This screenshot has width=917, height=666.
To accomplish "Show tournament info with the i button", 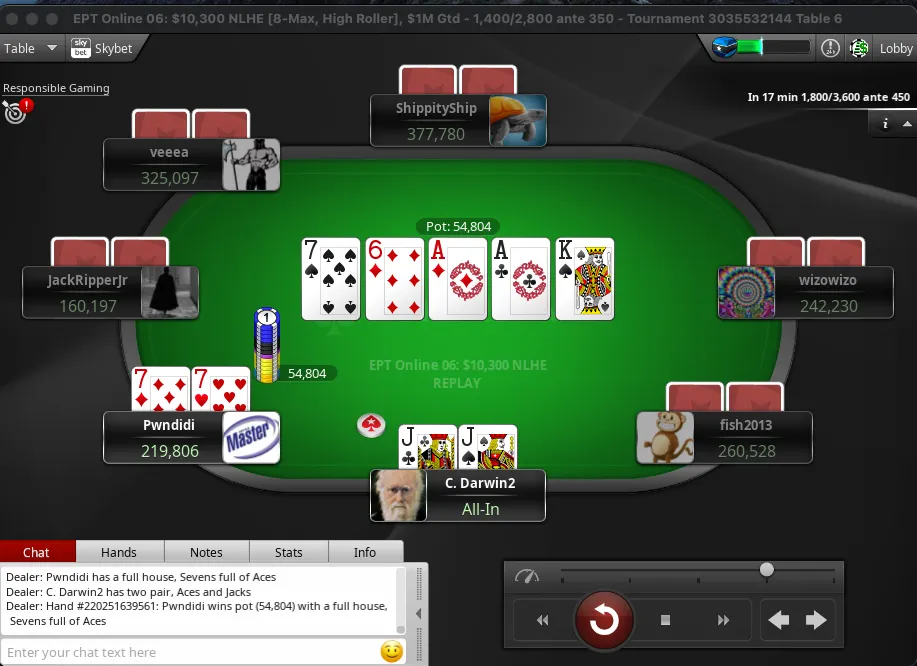I will coord(885,124).
